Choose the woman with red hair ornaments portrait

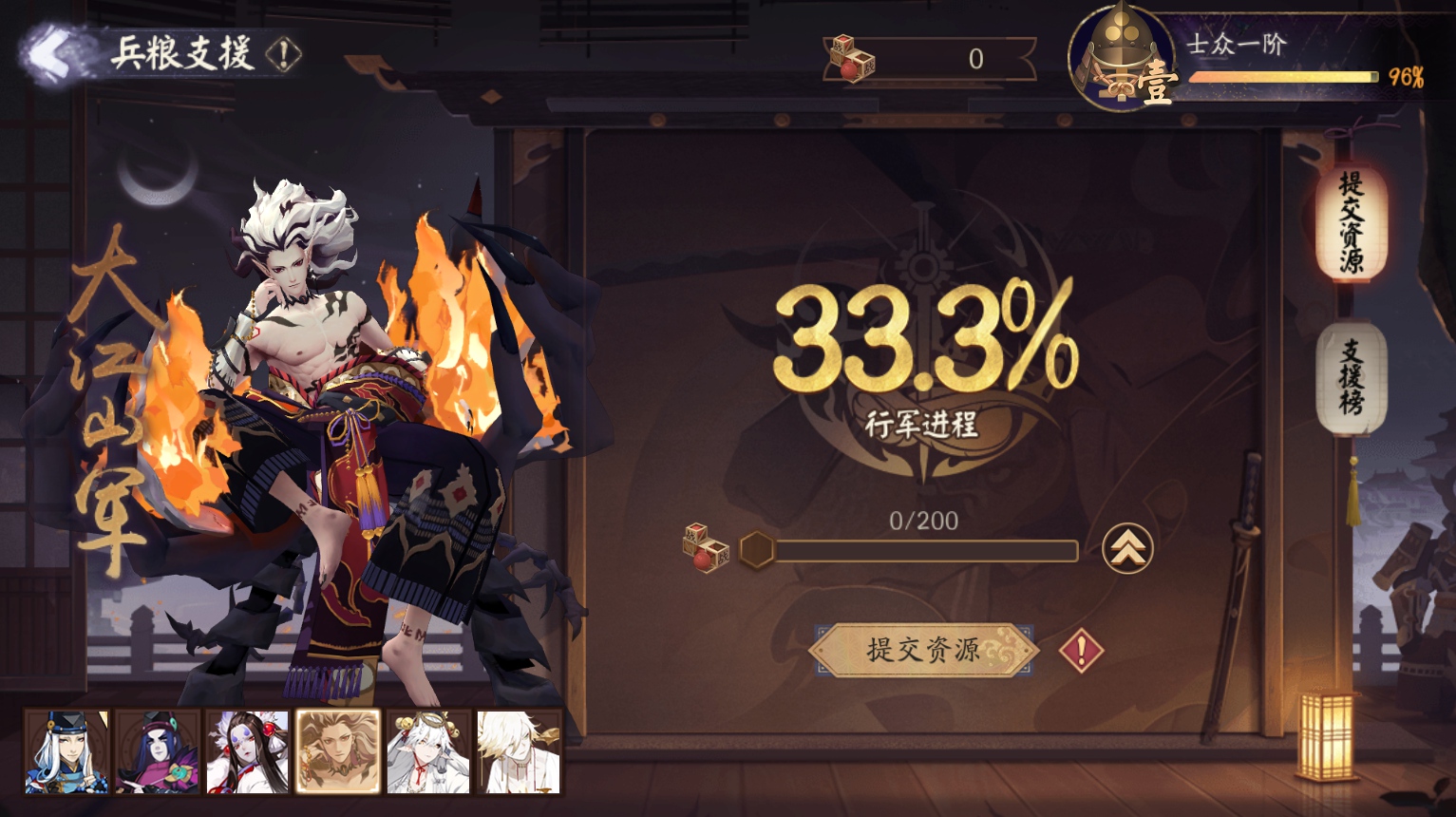pyautogui.click(x=248, y=751)
